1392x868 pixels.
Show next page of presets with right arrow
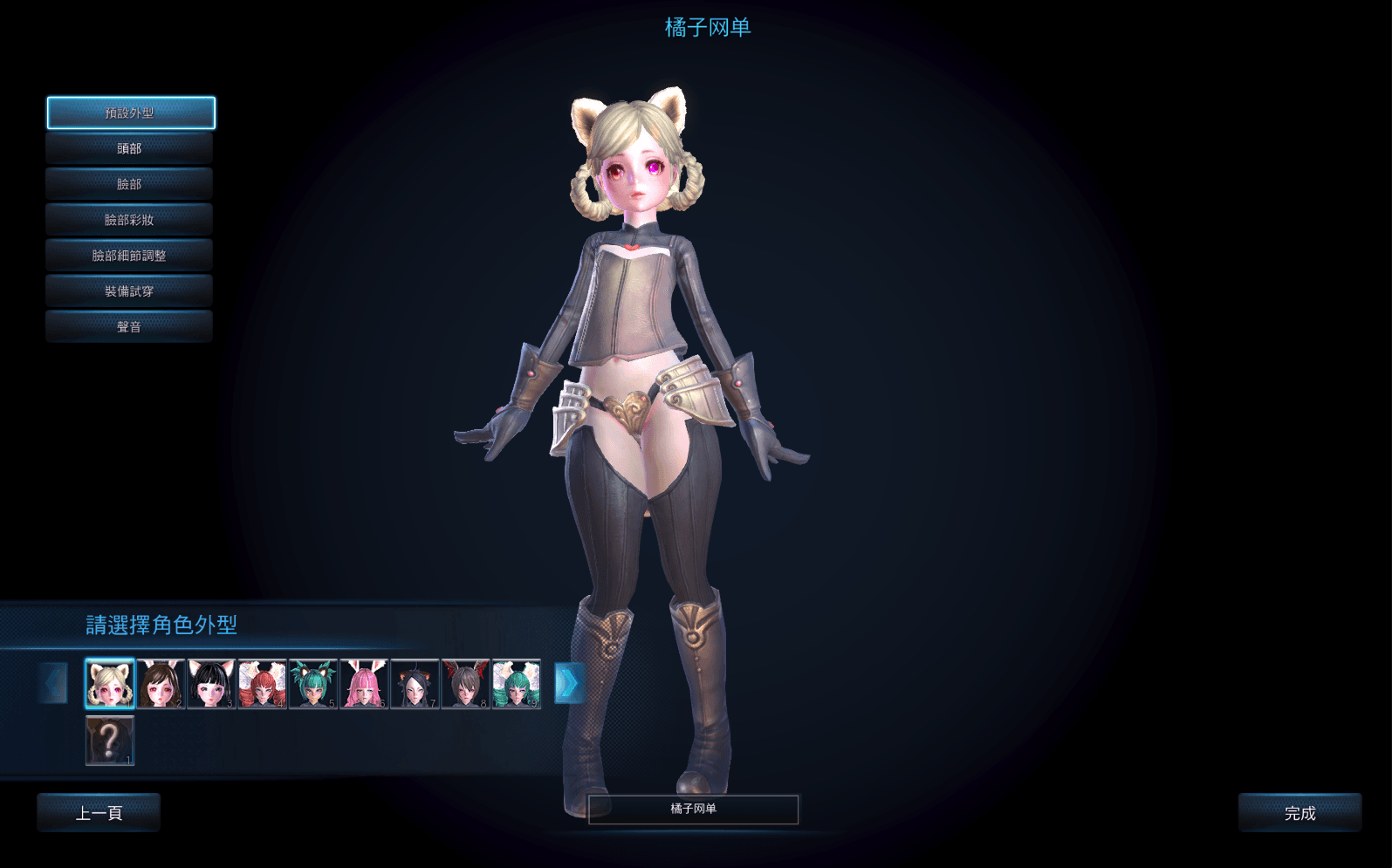point(569,683)
